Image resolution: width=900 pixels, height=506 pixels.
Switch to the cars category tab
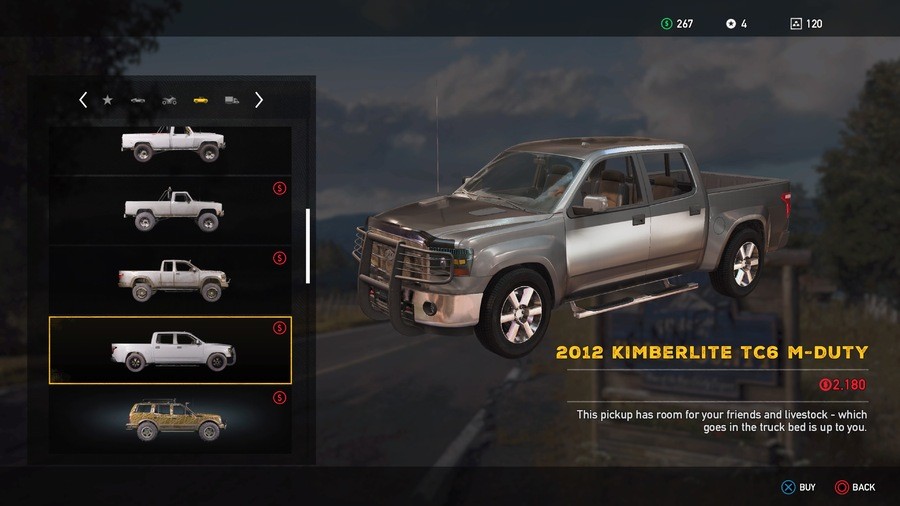tap(138, 100)
